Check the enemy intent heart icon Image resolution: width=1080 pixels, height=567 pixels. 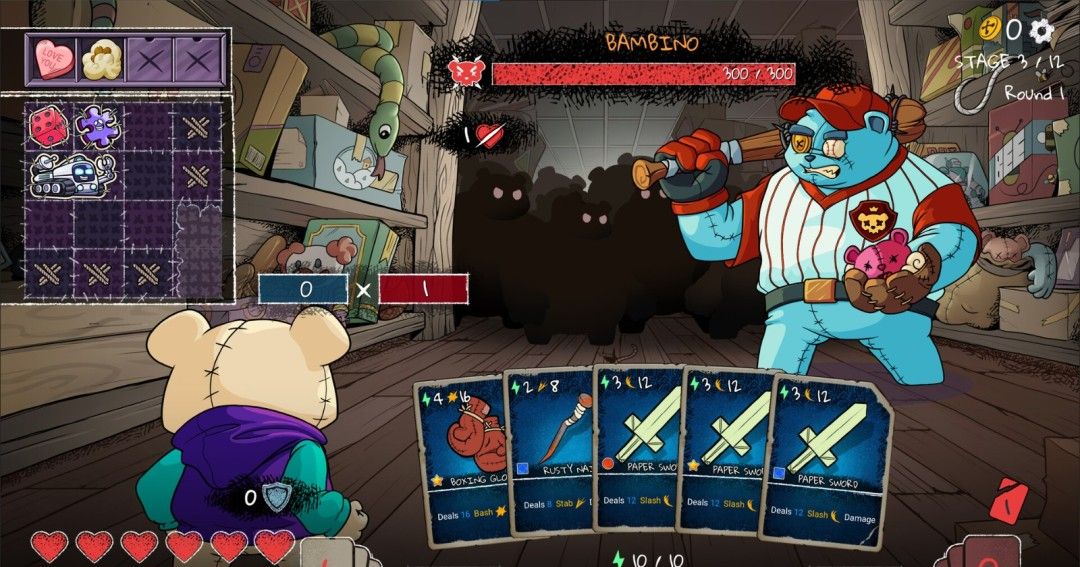(487, 135)
